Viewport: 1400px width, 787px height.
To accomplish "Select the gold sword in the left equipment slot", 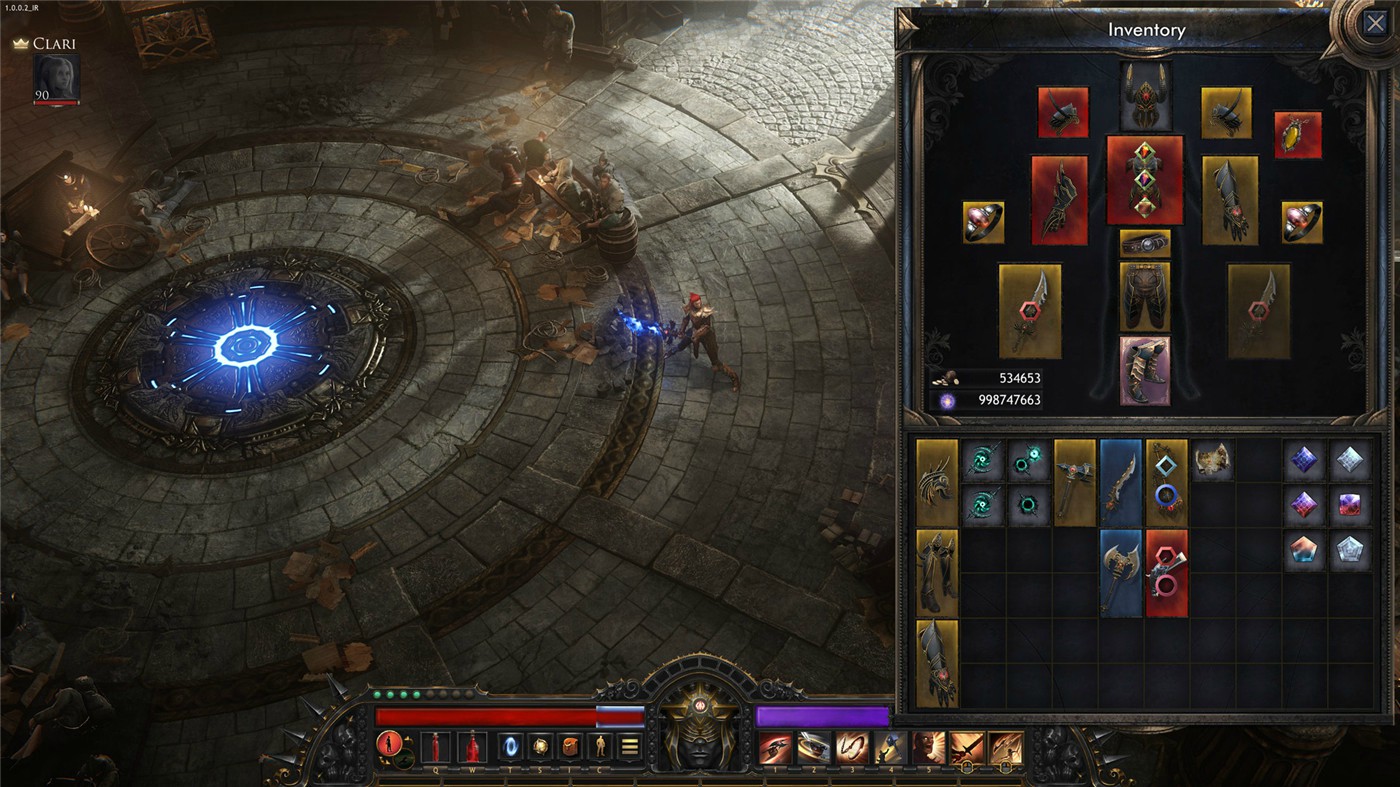I will (1030, 310).
